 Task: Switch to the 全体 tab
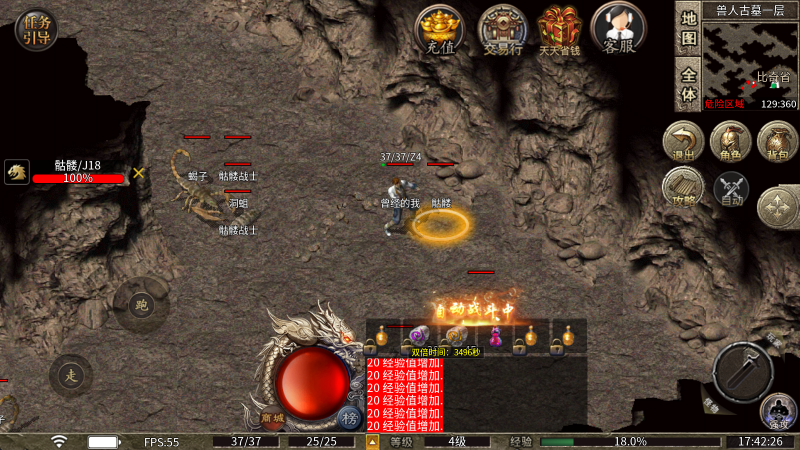click(x=688, y=84)
